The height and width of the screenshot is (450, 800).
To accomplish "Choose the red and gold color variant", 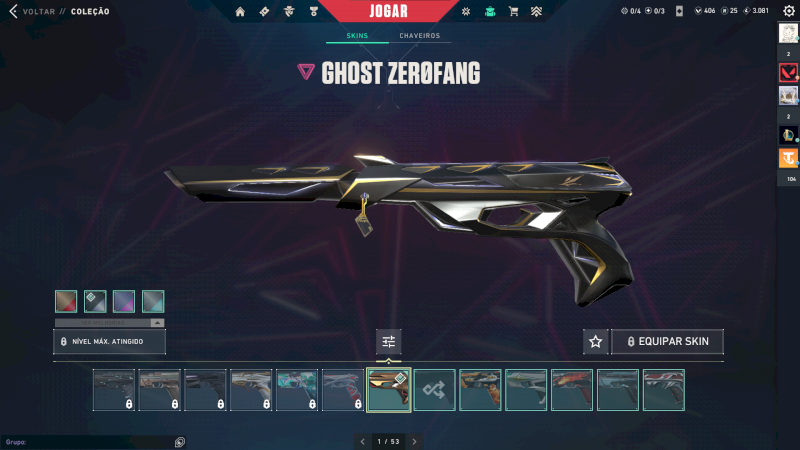I will [x=66, y=301].
